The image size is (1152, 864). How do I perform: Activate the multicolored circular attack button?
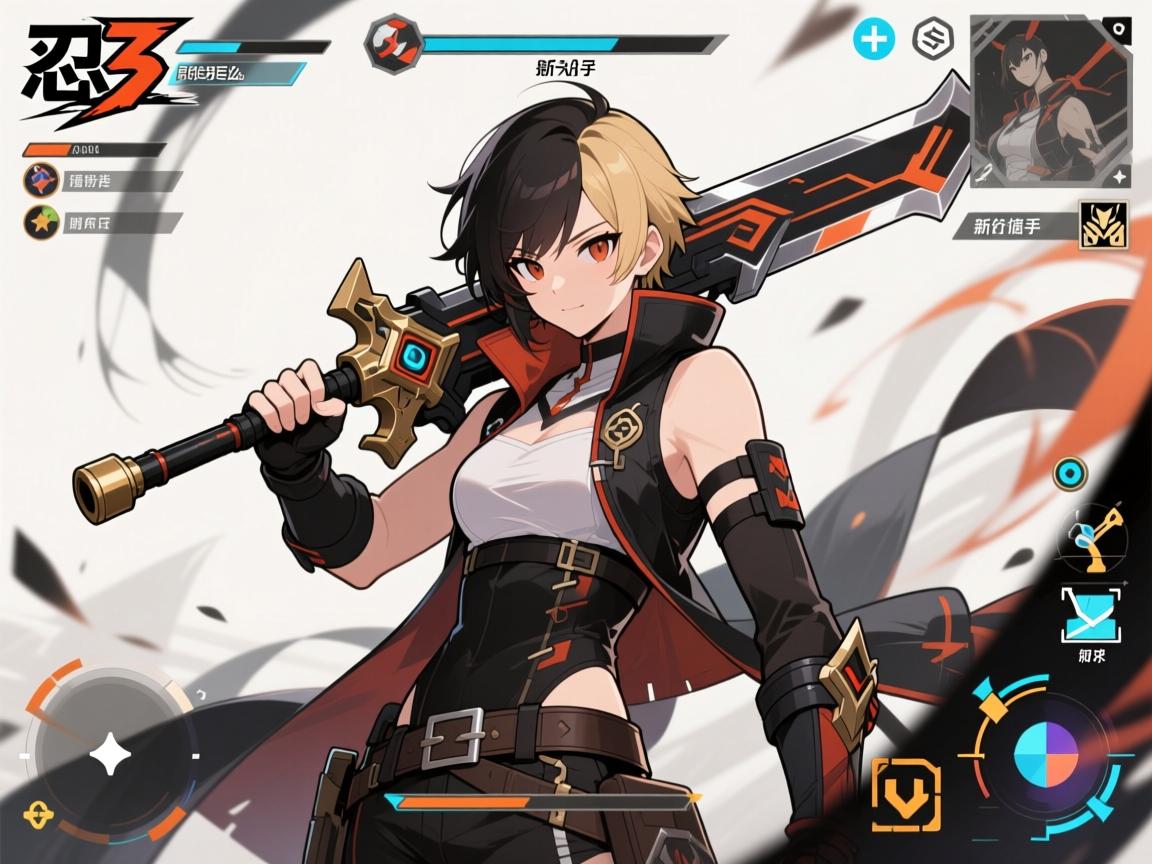click(x=1046, y=756)
